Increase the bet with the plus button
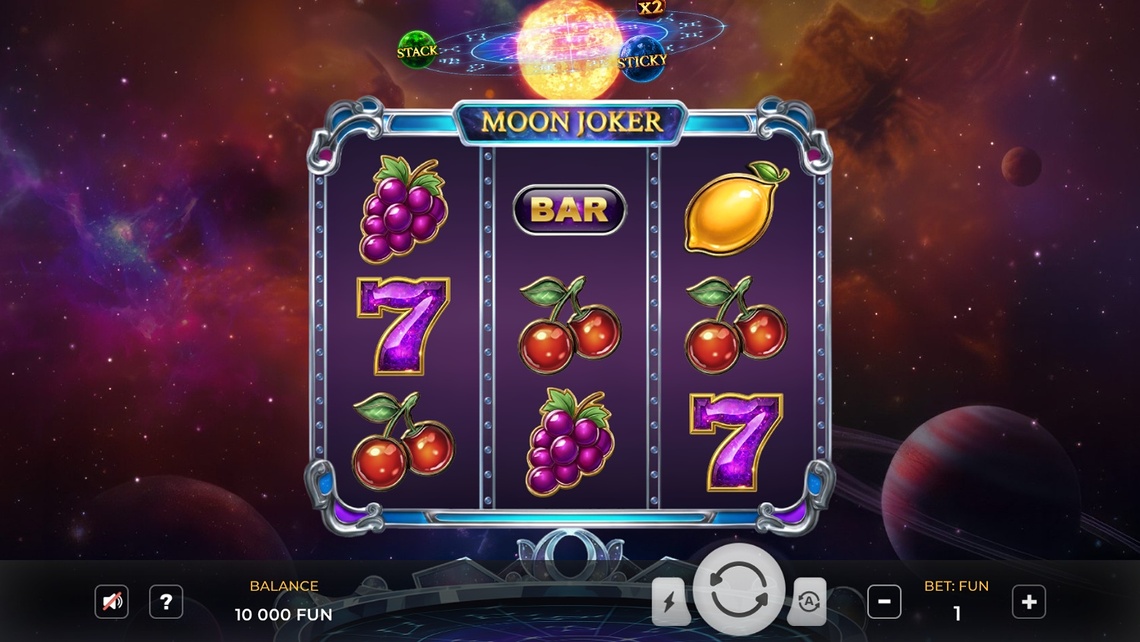Image resolution: width=1140 pixels, height=642 pixels. (1028, 602)
